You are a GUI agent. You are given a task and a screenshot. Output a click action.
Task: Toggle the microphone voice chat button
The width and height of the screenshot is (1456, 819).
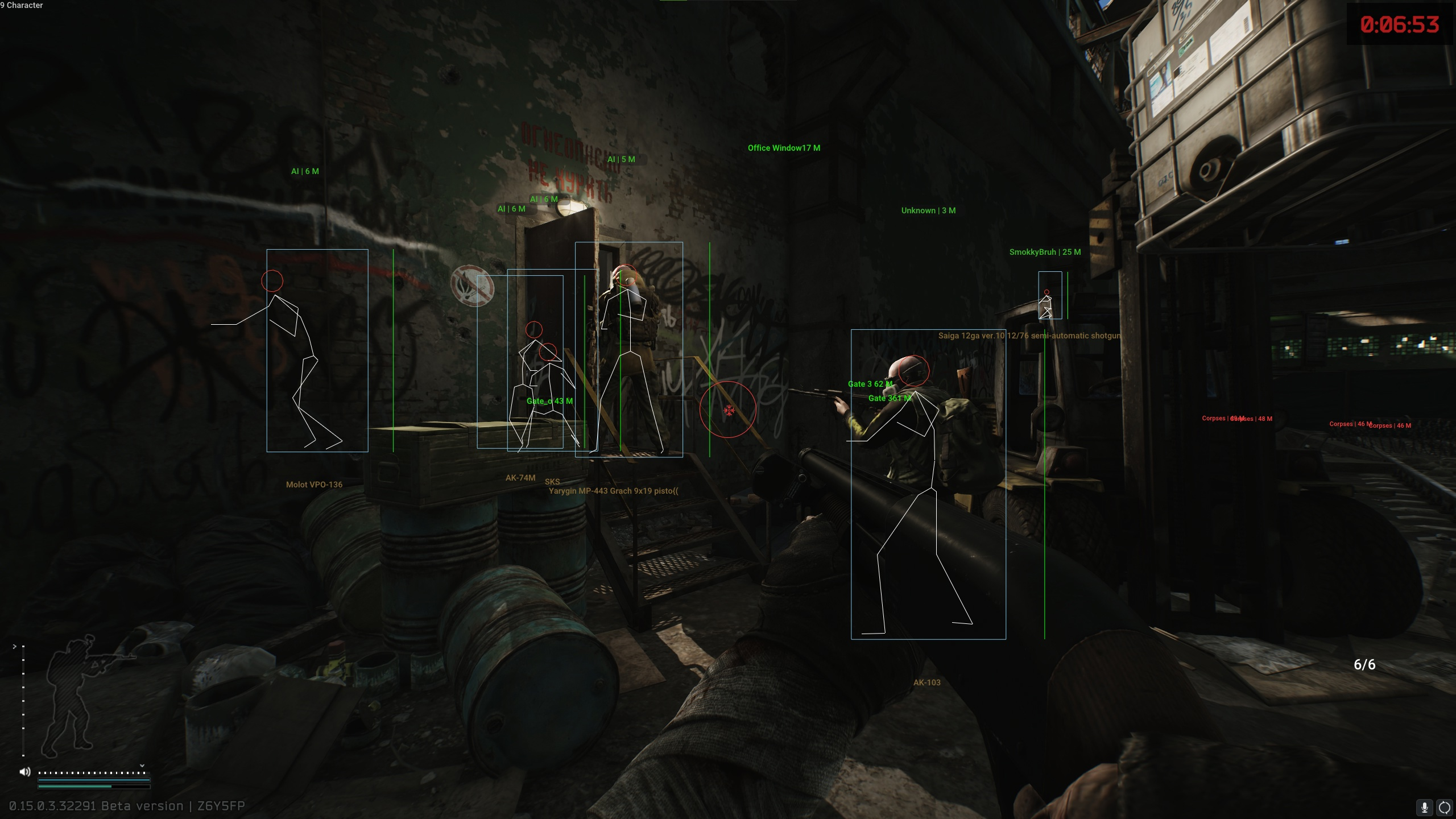[1424, 807]
